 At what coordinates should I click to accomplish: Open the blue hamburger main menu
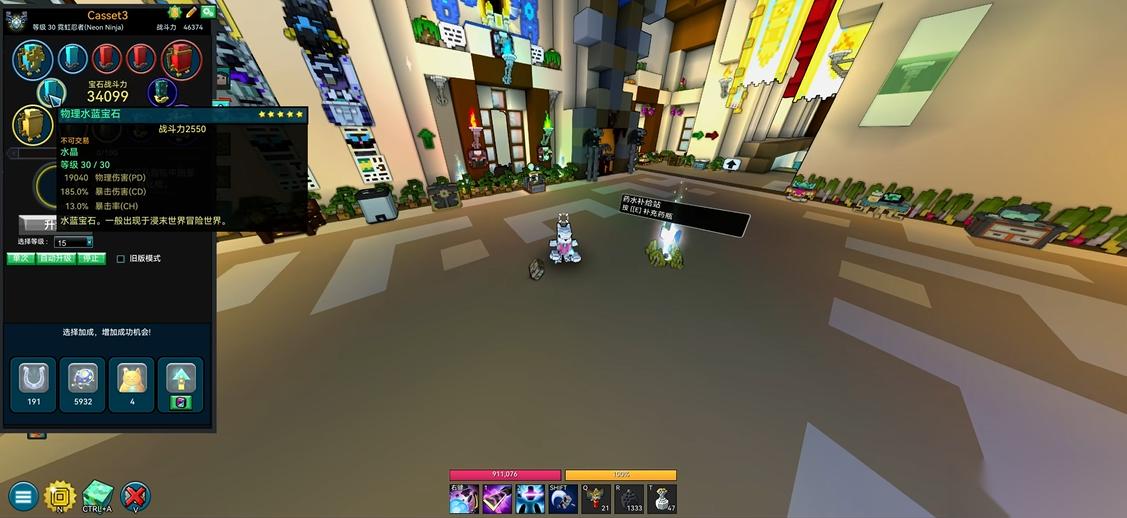pos(23,495)
